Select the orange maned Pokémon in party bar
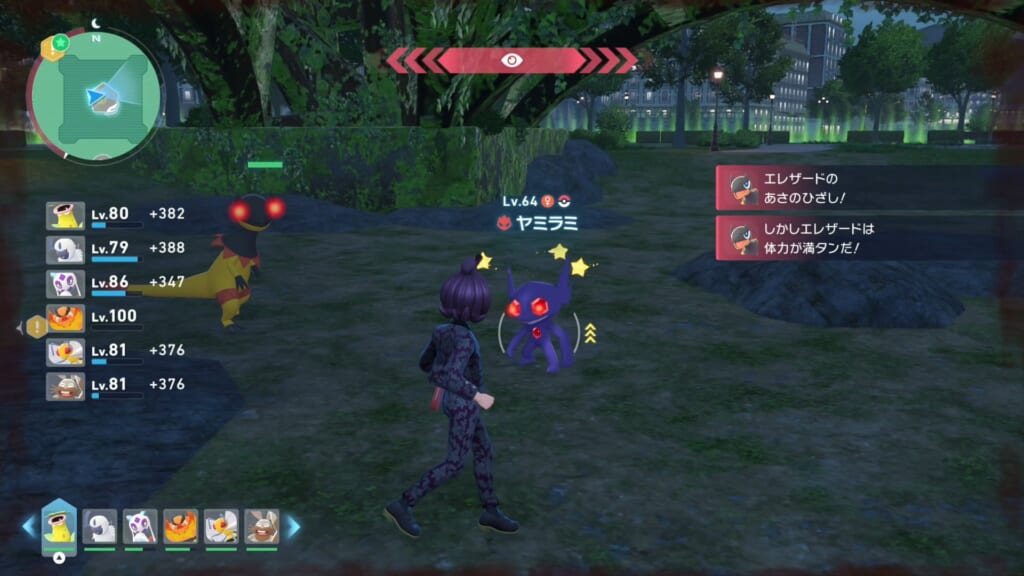This screenshot has height=576, width=1024. [180, 527]
